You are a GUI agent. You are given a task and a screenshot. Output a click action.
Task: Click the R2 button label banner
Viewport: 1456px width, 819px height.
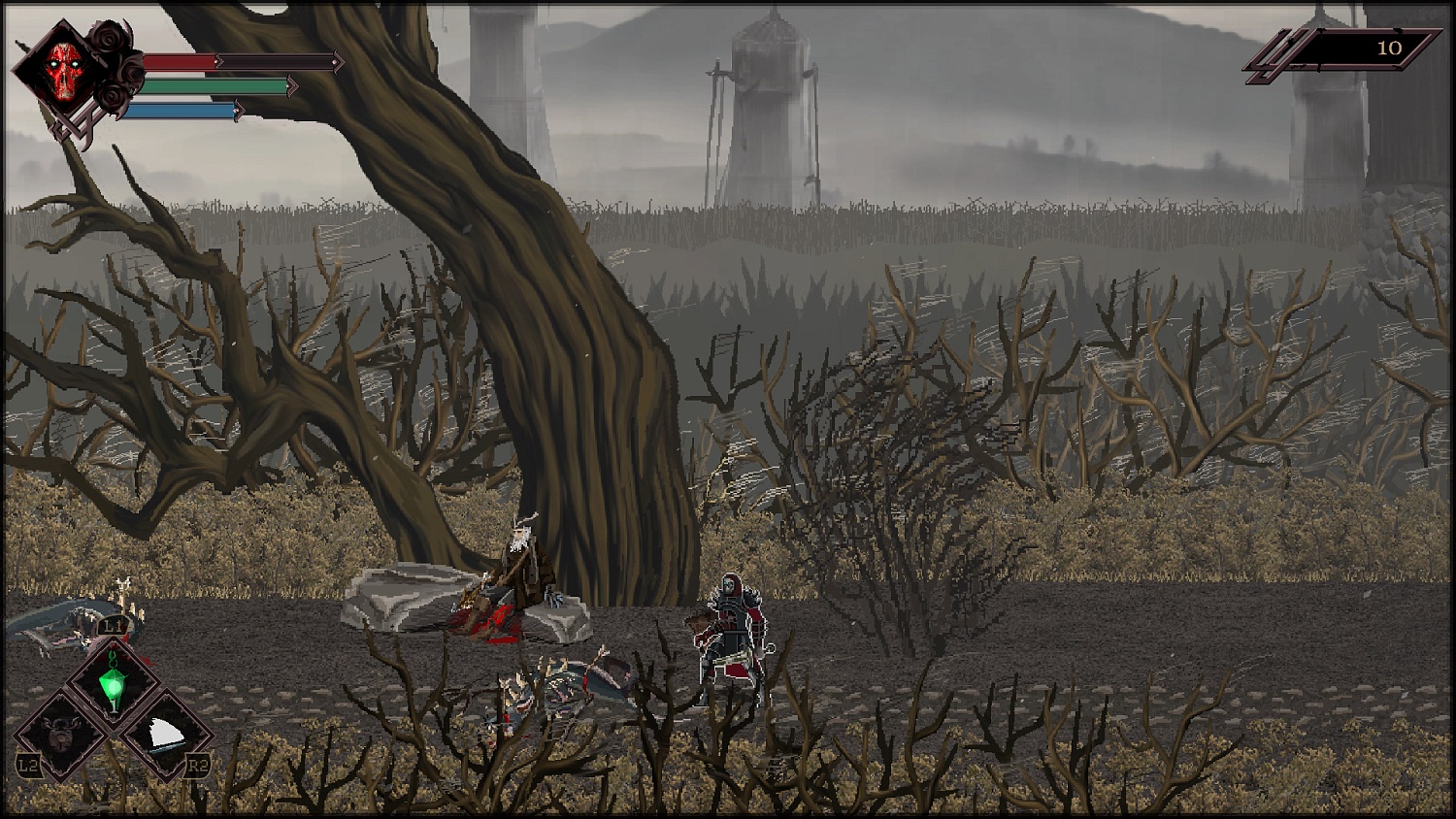click(x=197, y=764)
